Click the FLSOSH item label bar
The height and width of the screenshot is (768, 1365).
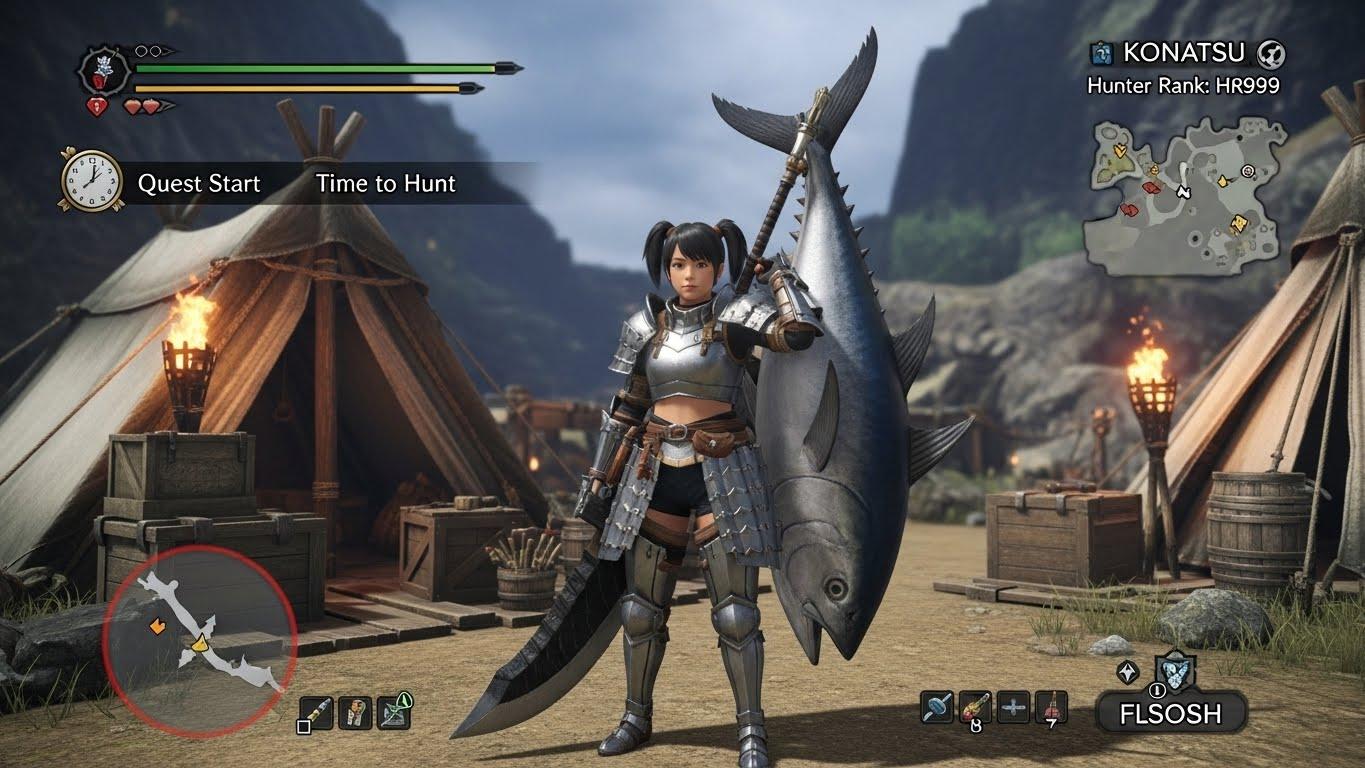(1171, 713)
